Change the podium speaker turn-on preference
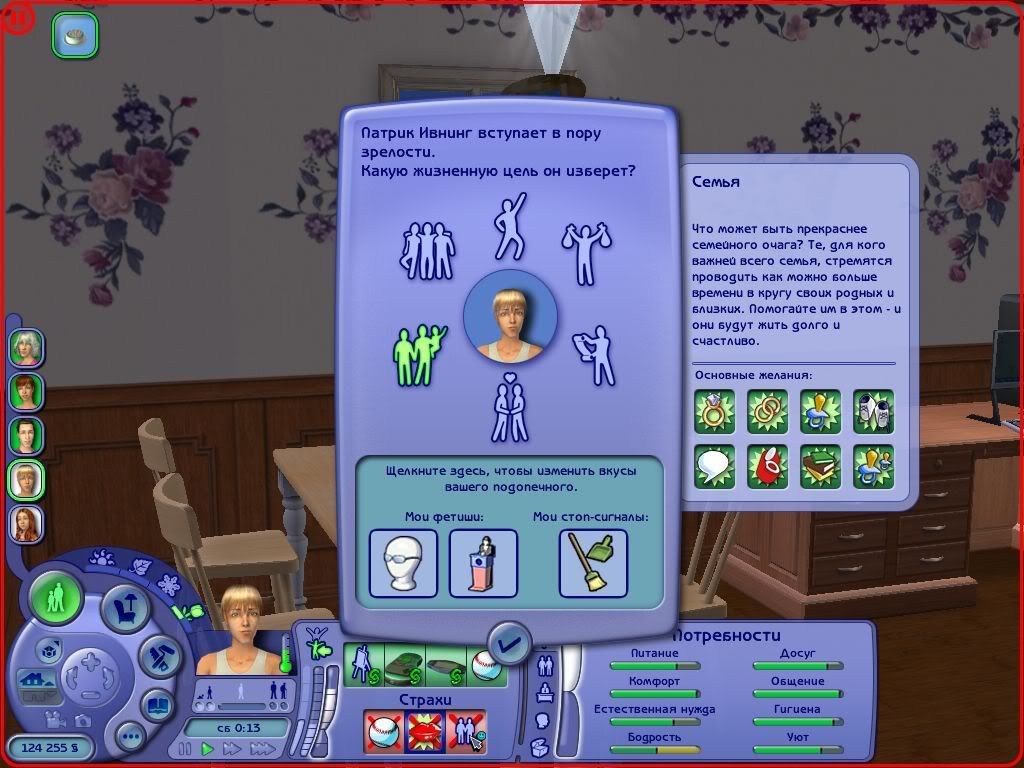1024x768 pixels. coord(483,563)
